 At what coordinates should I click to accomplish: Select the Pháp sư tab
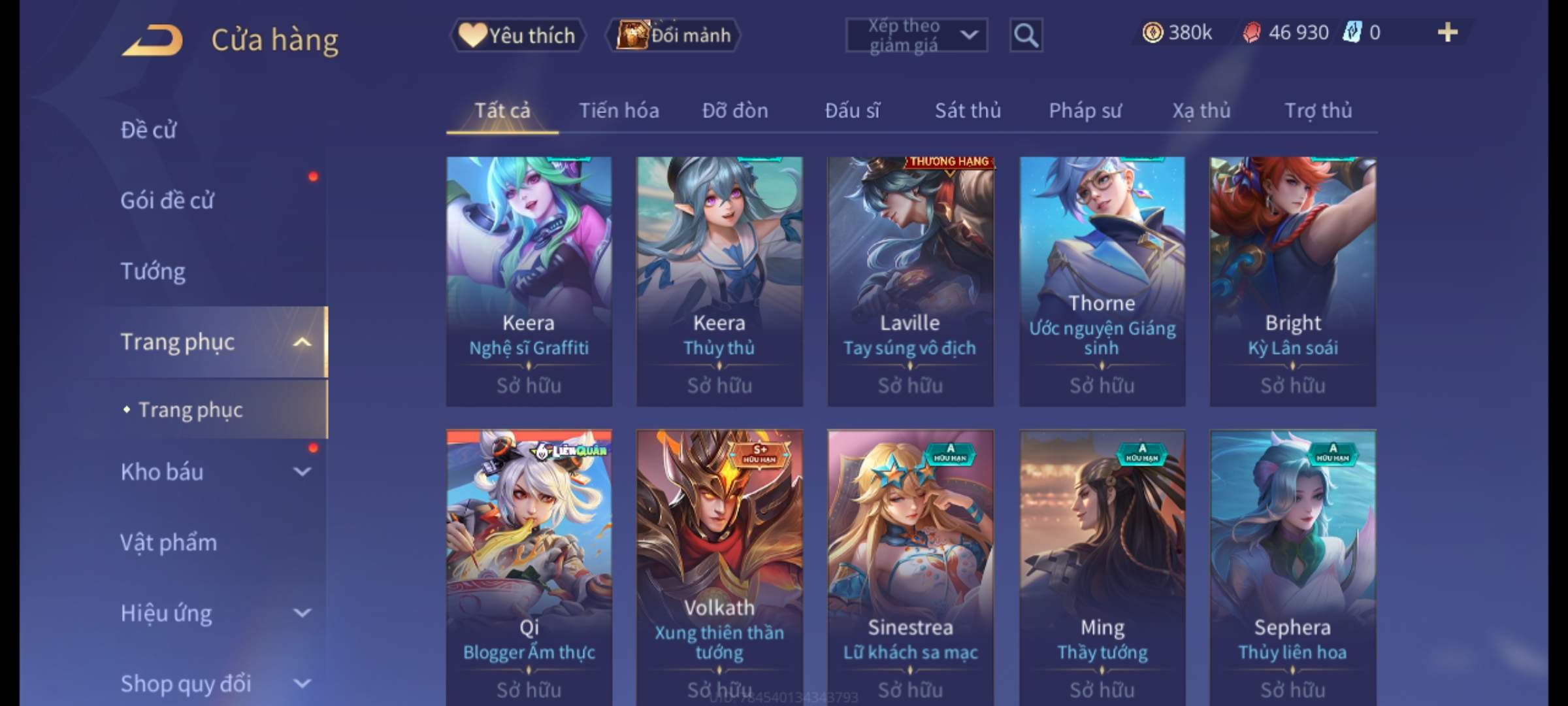[1085, 110]
